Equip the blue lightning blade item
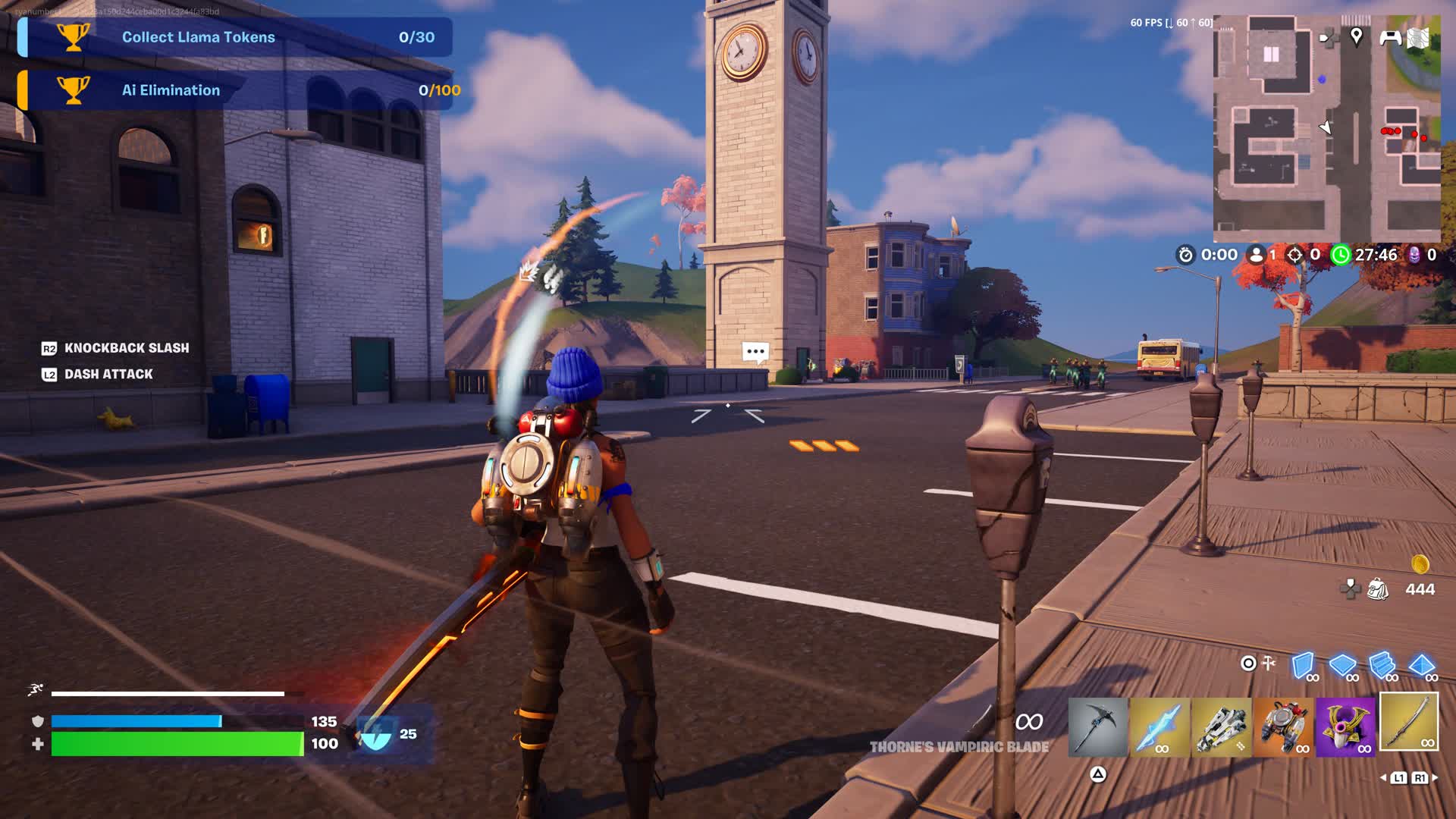Screen dimensions: 1456x819 [x=1159, y=727]
